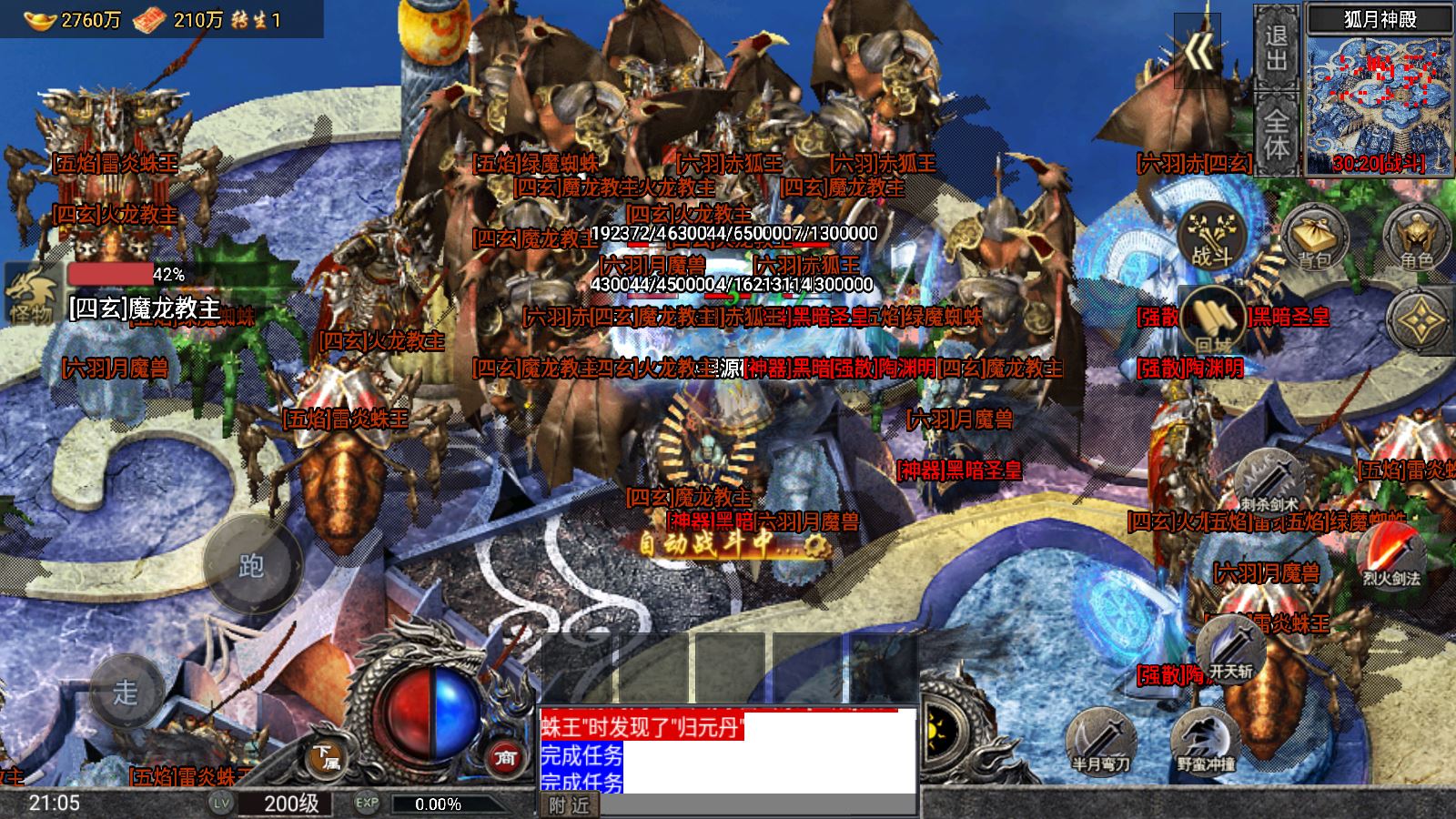Open the 背包 (backpack) inventory
This screenshot has width=1456, height=819.
click(1314, 238)
